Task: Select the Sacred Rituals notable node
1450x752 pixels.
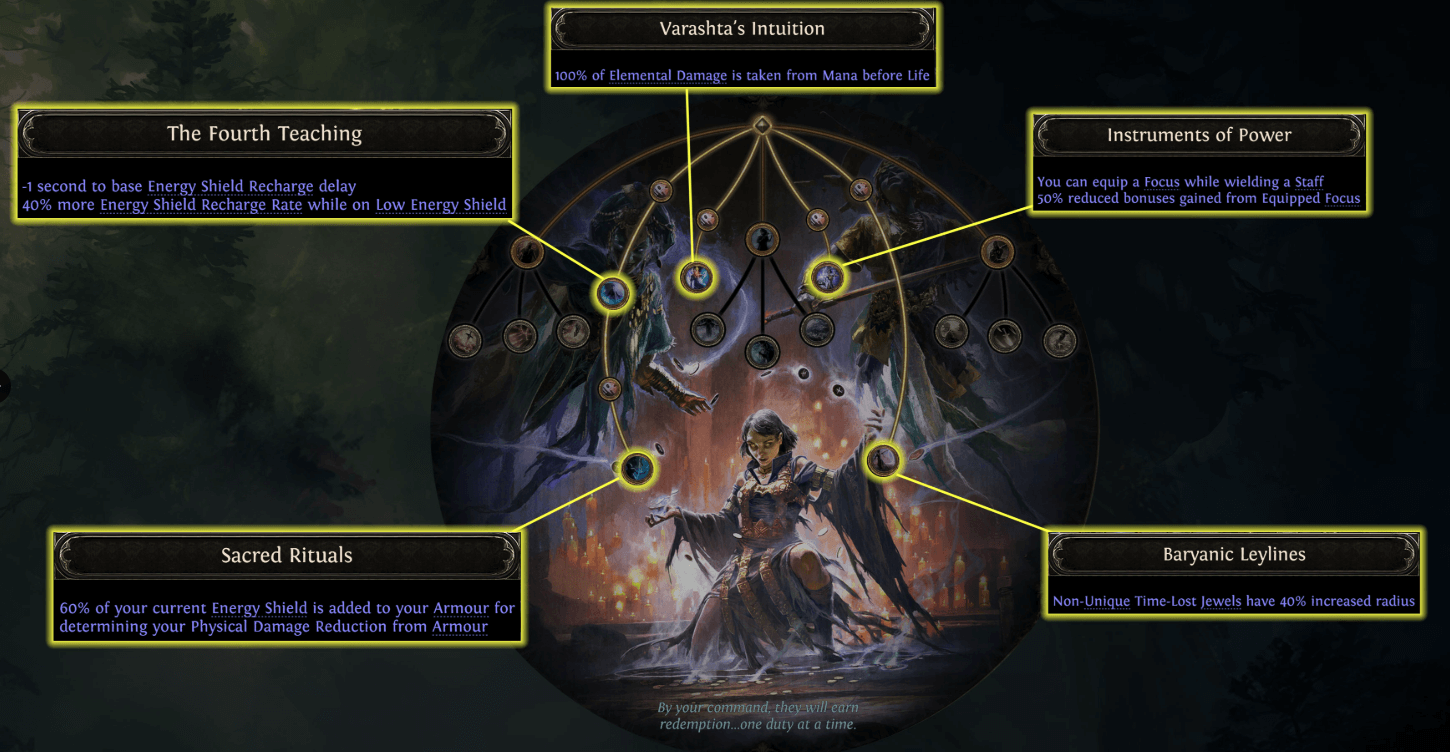Action: (x=636, y=470)
